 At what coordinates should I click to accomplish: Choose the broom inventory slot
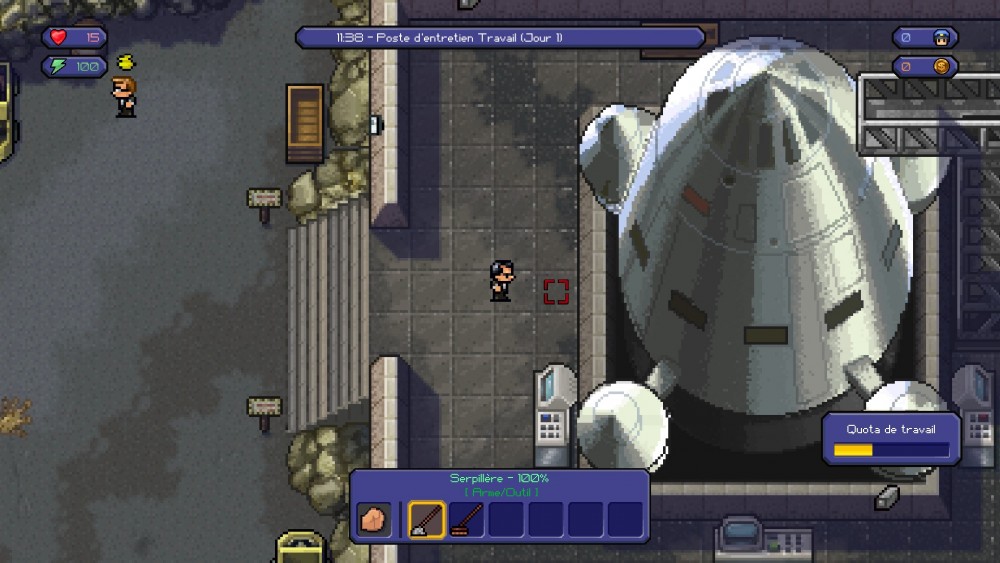pos(466,519)
